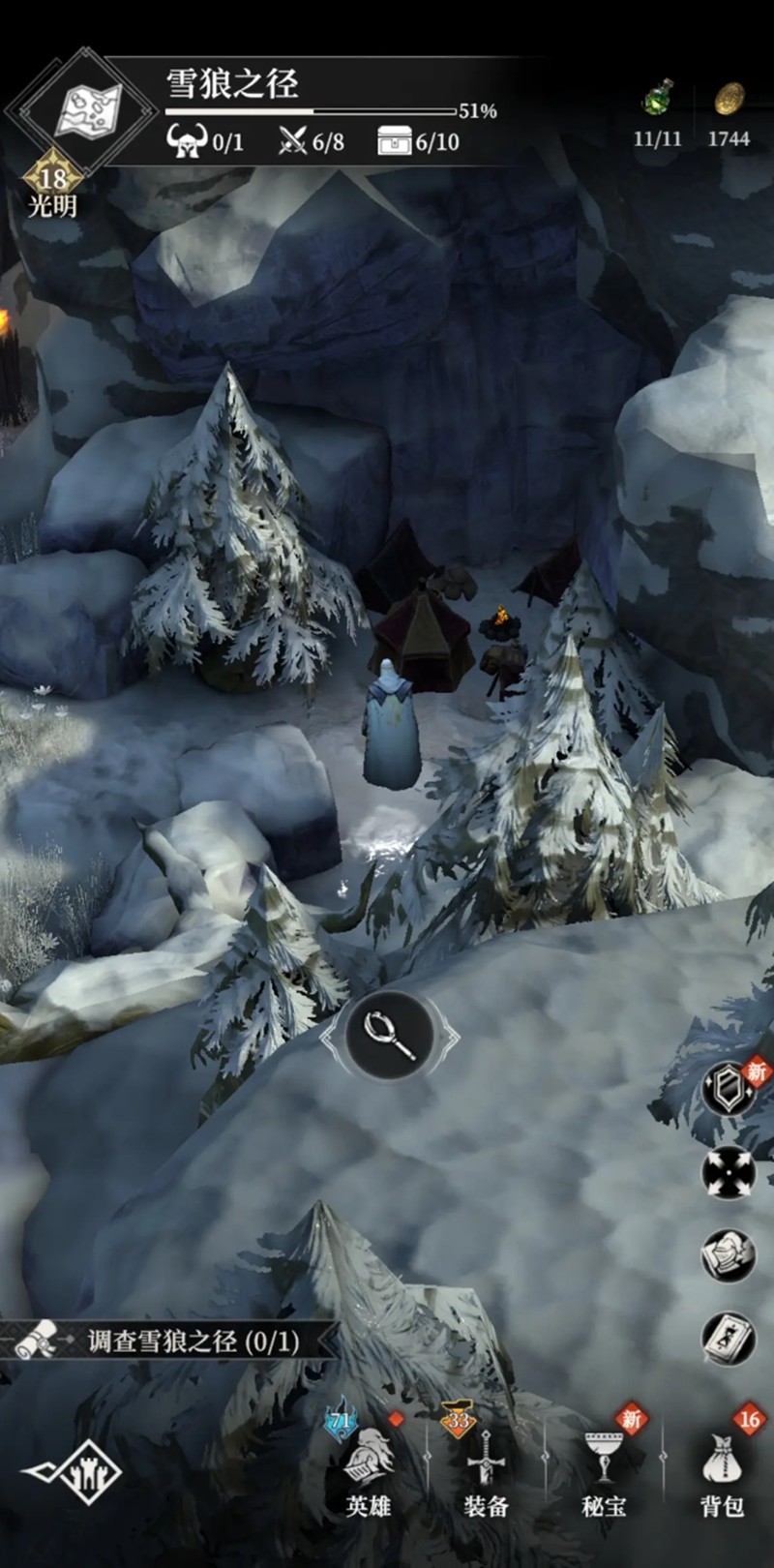
Task: Open the hourglass card icon
Action: 728,1339
